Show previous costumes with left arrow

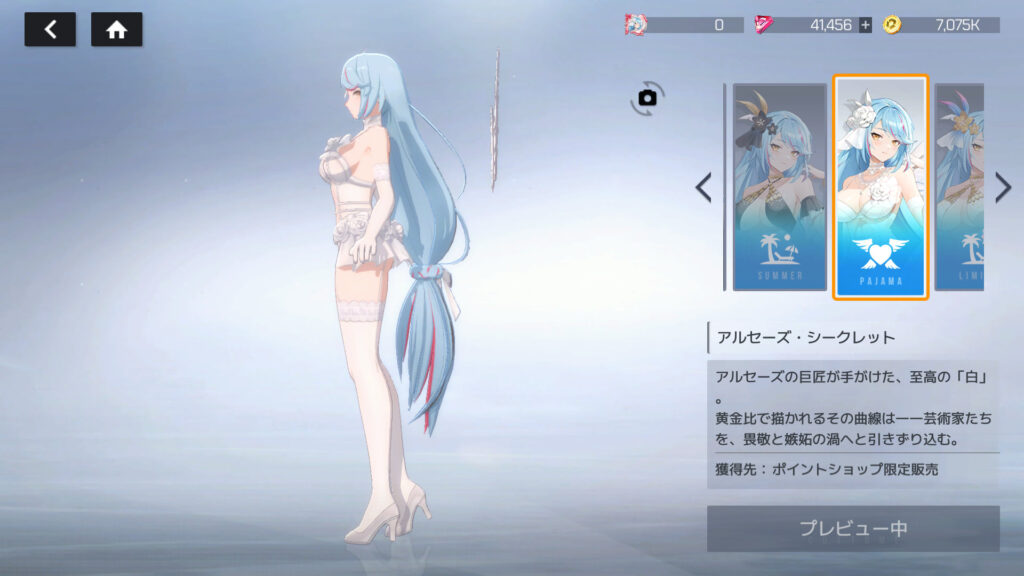[704, 187]
